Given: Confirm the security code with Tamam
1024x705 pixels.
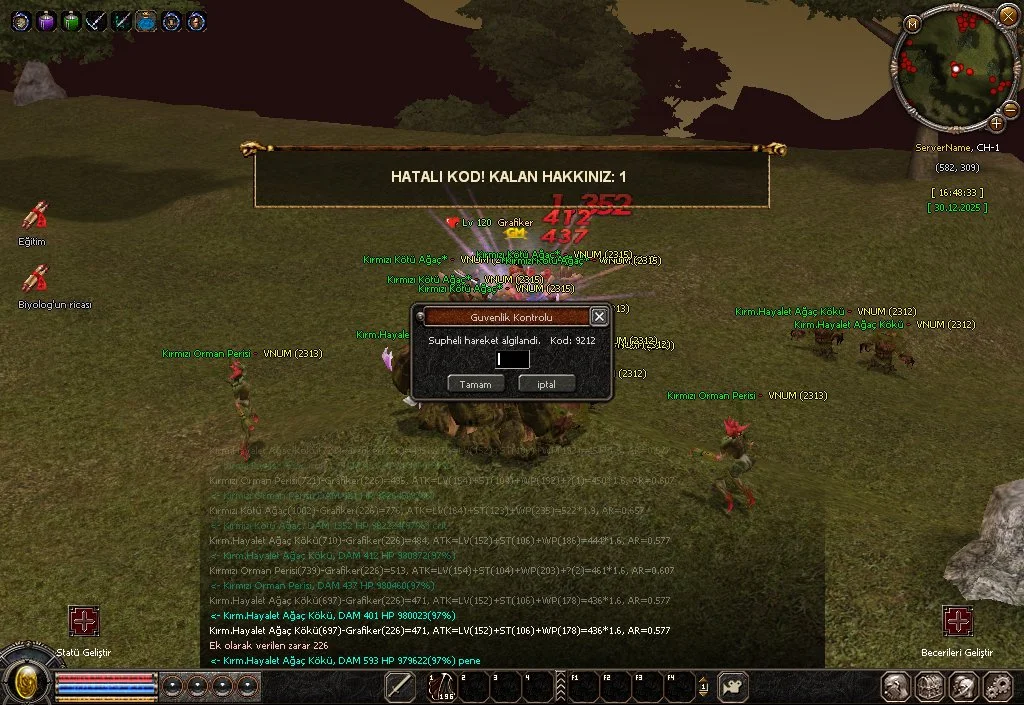Looking at the screenshot, I should pos(476,384).
